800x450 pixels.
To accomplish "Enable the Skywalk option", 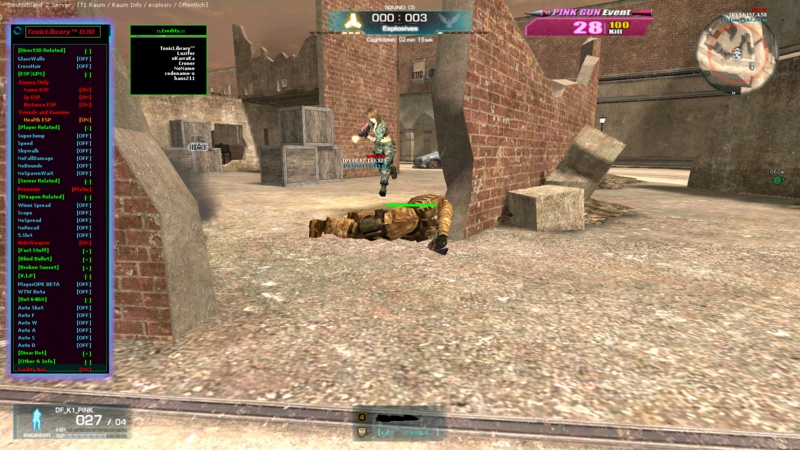I will (x=84, y=151).
